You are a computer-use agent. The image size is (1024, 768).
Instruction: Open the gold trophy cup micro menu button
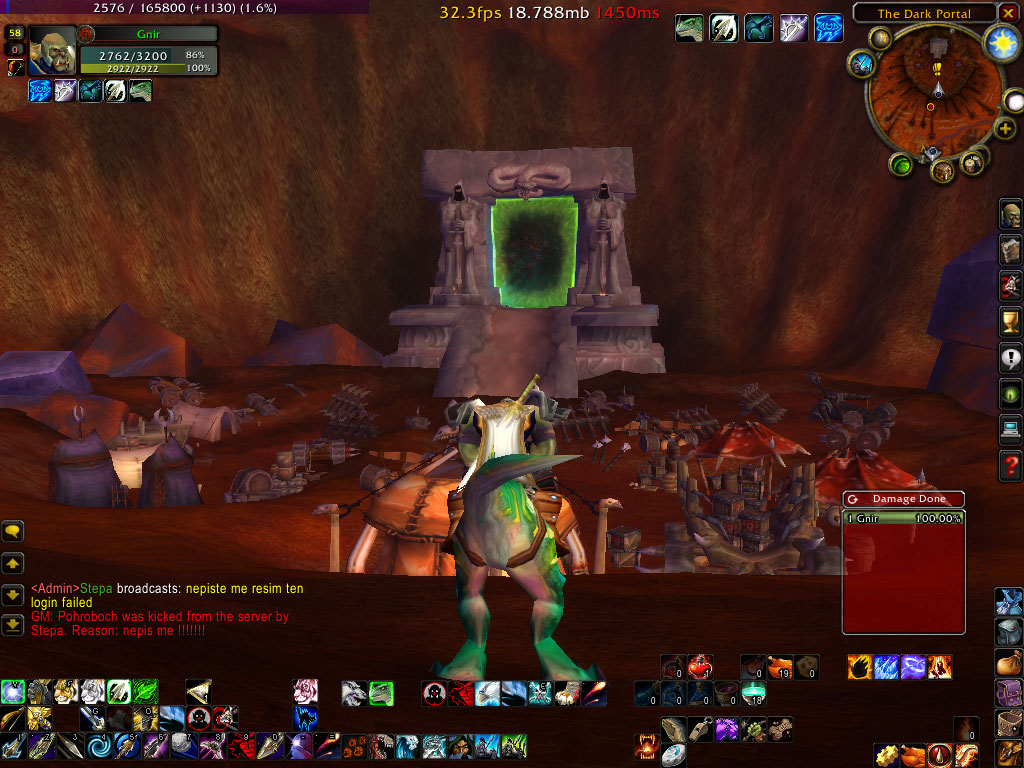pos(1010,320)
